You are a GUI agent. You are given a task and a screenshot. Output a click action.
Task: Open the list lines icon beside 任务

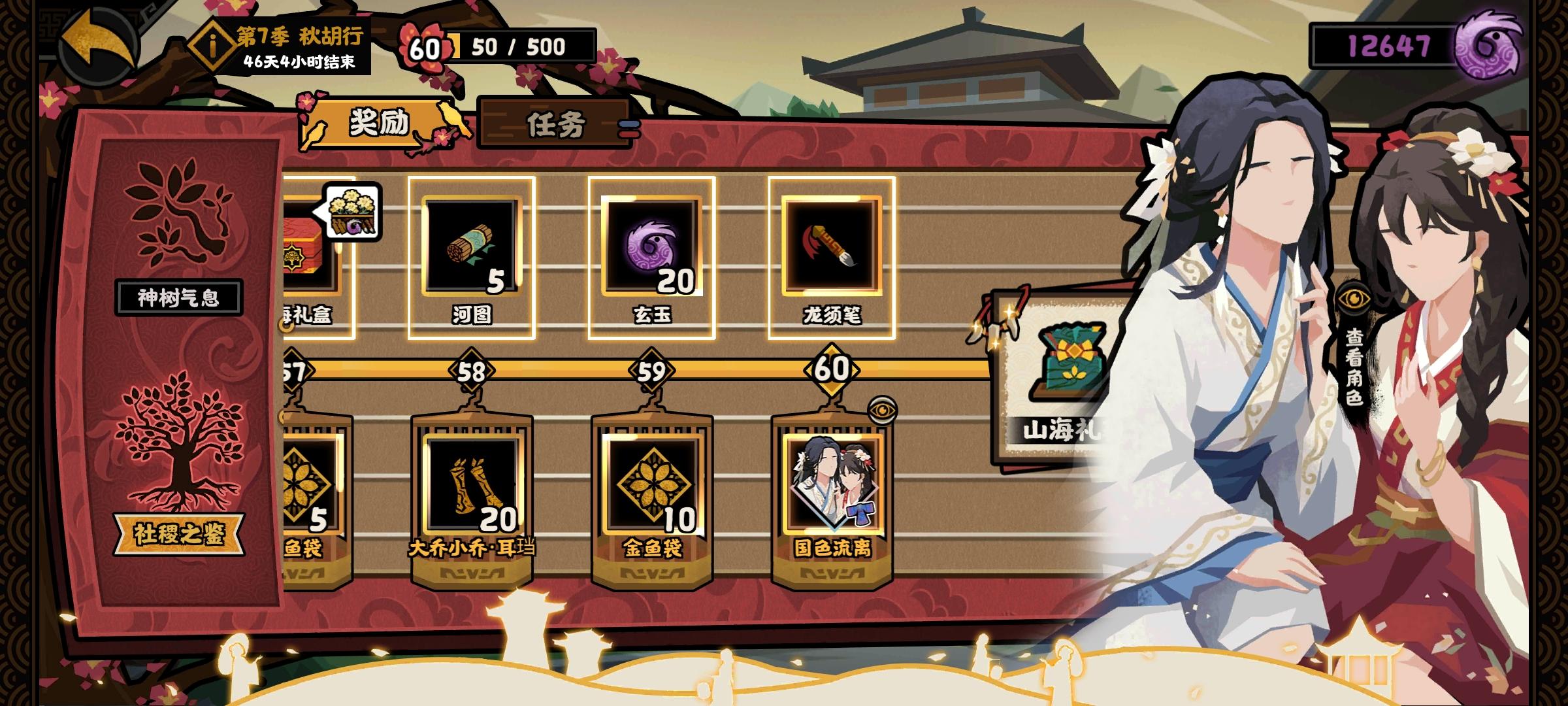[x=629, y=129]
